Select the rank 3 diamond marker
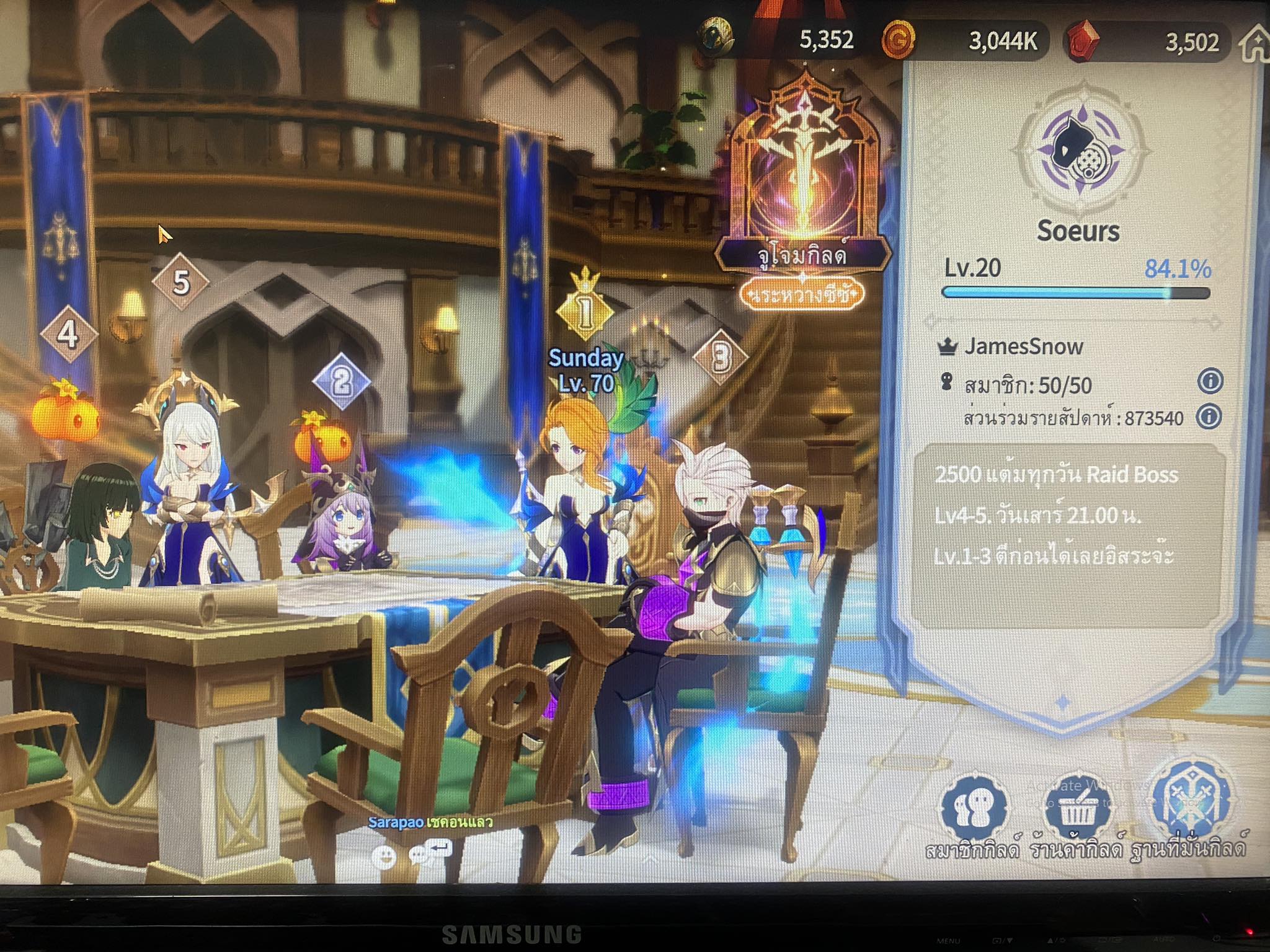 pyautogui.click(x=720, y=357)
